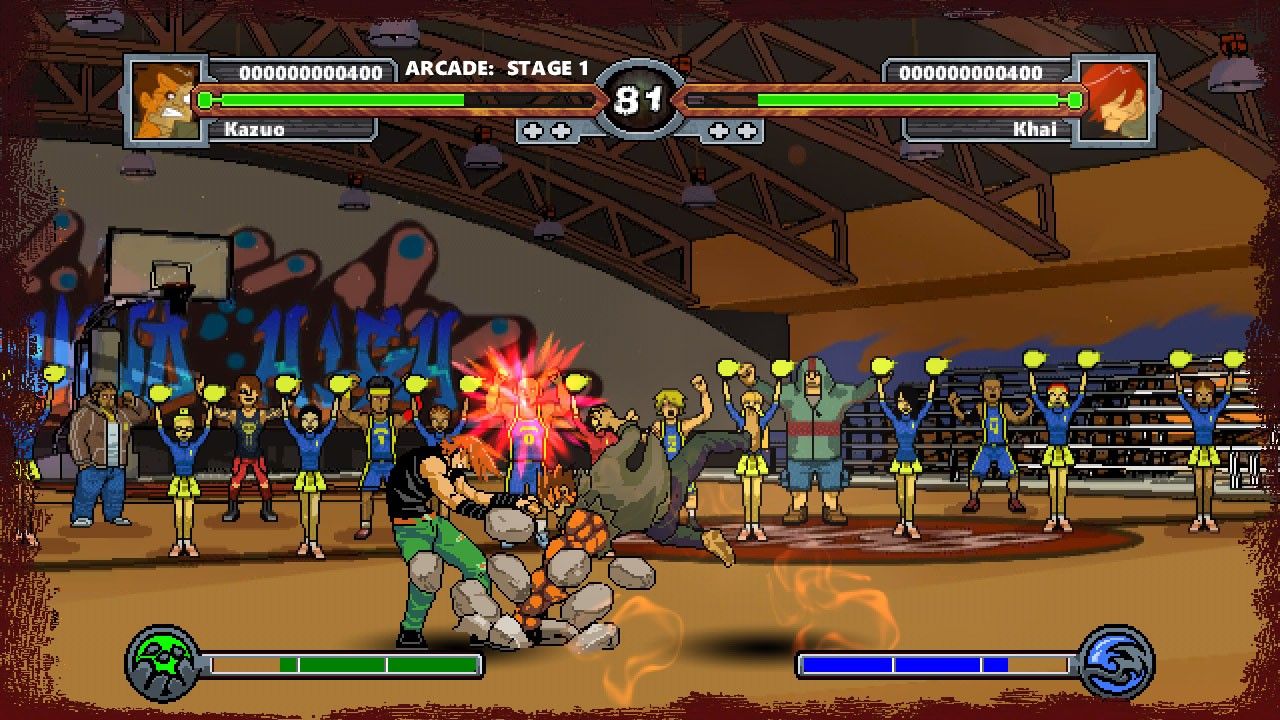This screenshot has width=1280, height=720.
Task: Select the blue swirl super meter emblem
Action: click(x=1117, y=663)
